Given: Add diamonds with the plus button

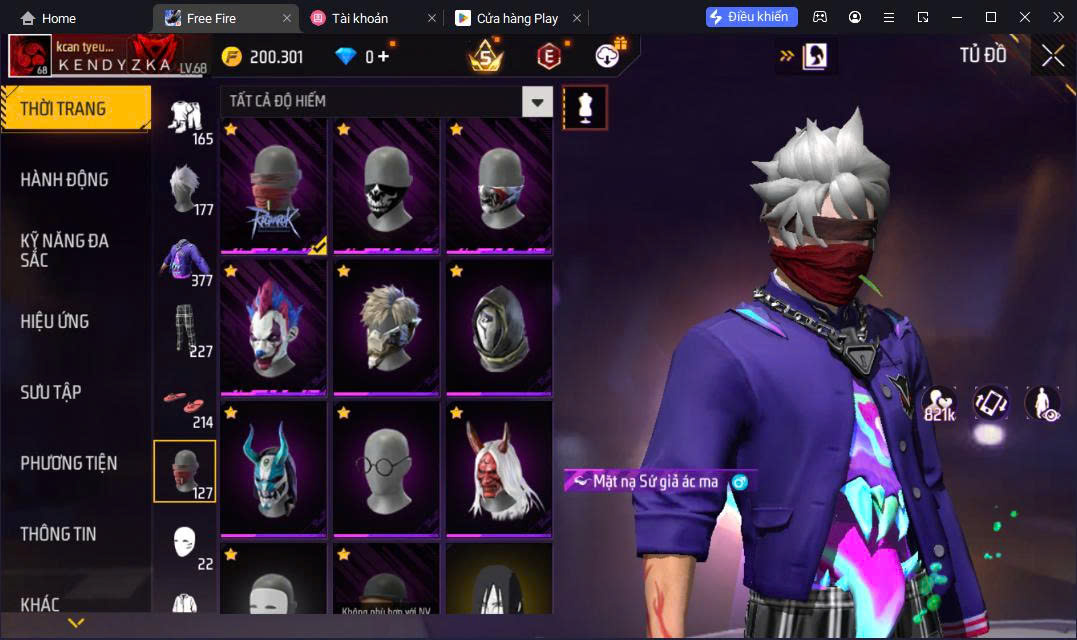Looking at the screenshot, I should [x=384, y=57].
